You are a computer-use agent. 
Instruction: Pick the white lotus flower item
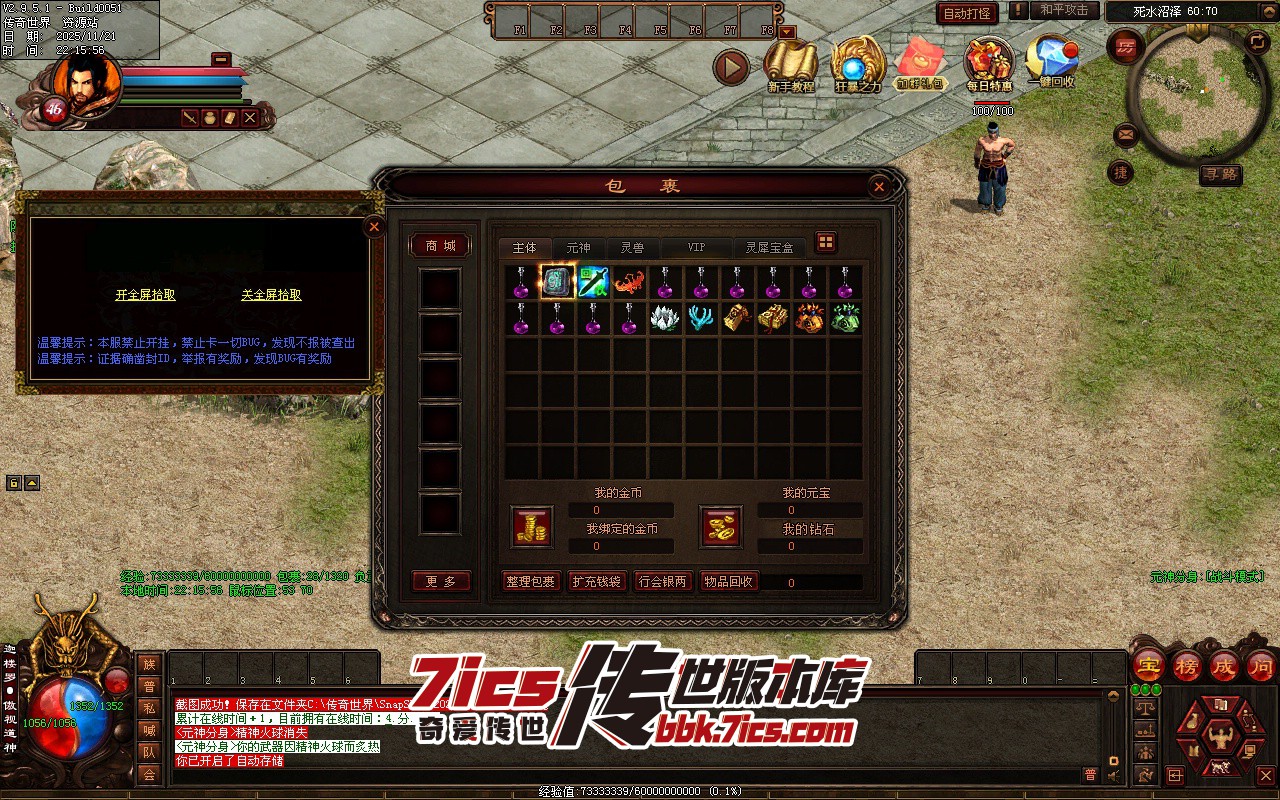click(665, 318)
